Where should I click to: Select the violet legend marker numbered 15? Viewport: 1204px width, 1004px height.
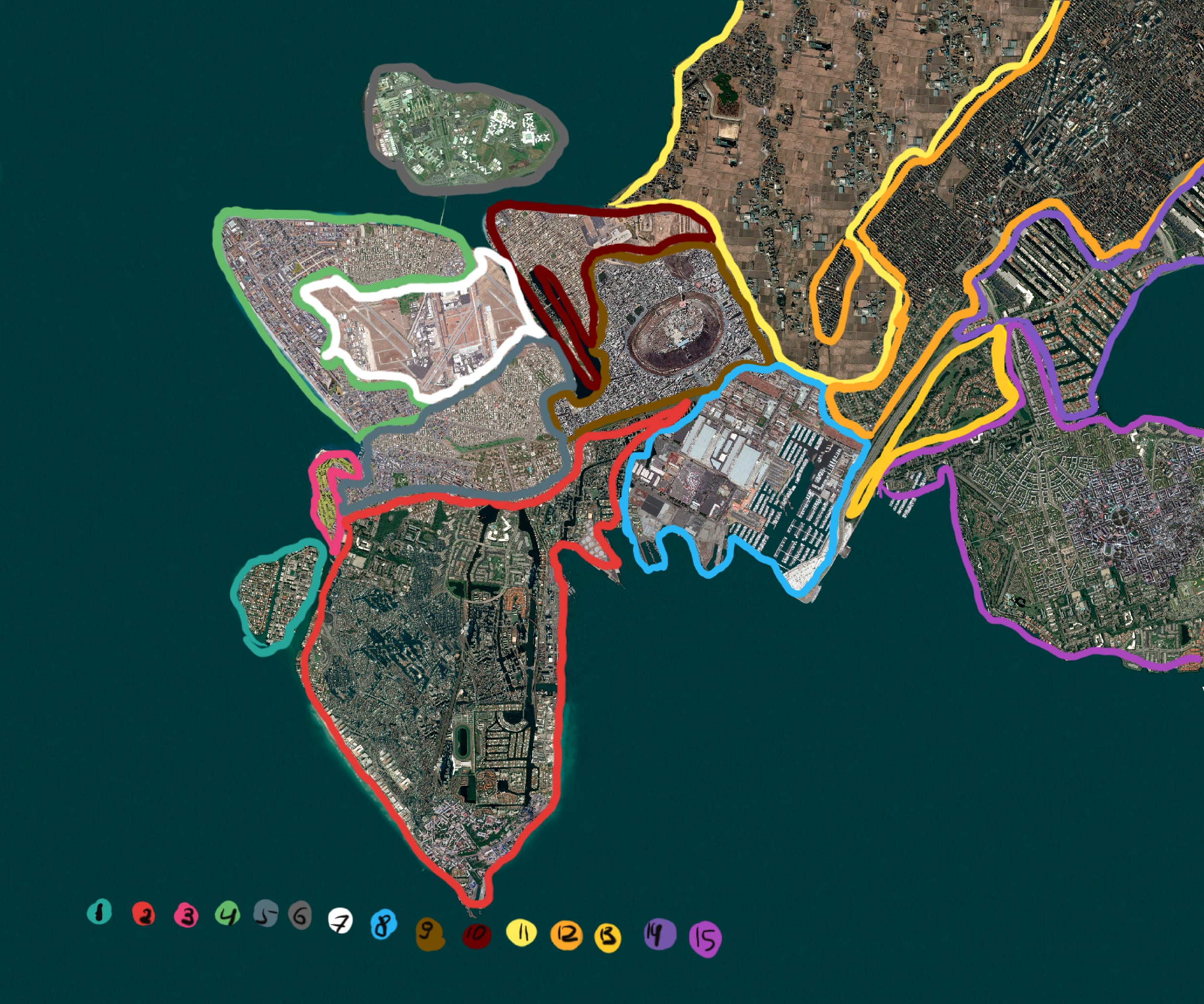click(x=705, y=939)
